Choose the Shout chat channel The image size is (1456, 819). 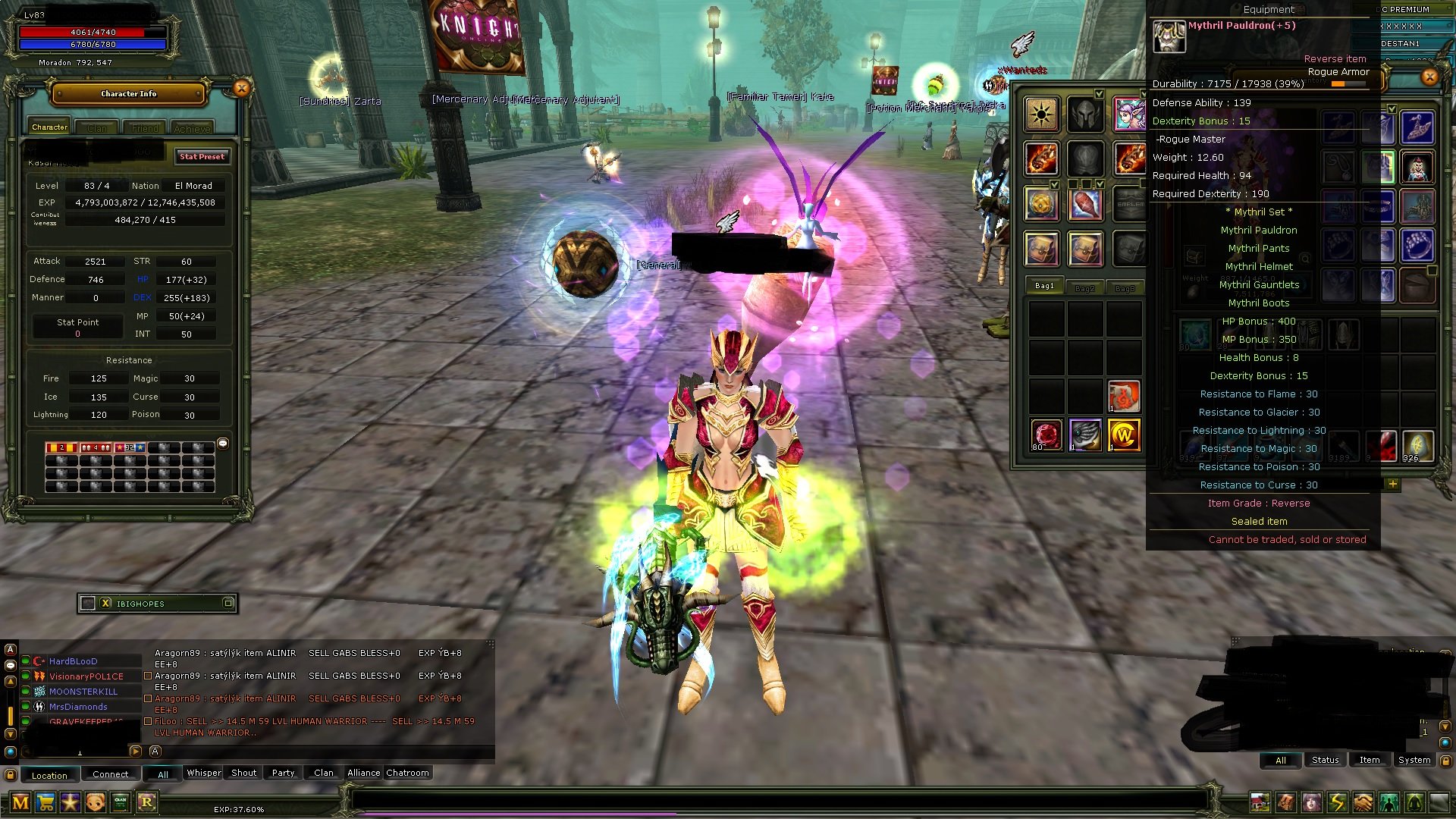243,773
